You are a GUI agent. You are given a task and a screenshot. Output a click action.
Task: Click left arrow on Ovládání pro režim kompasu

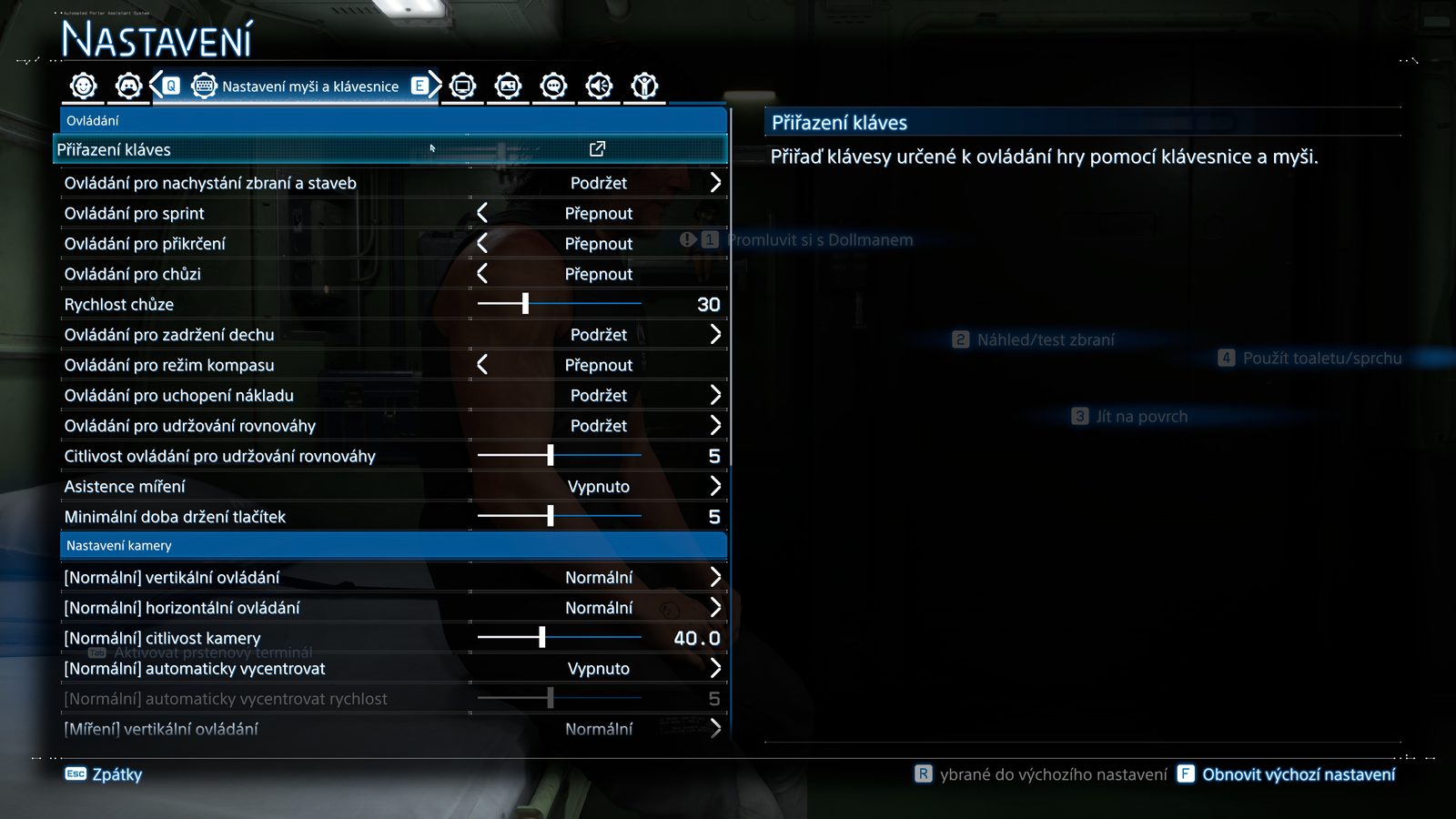[482, 365]
